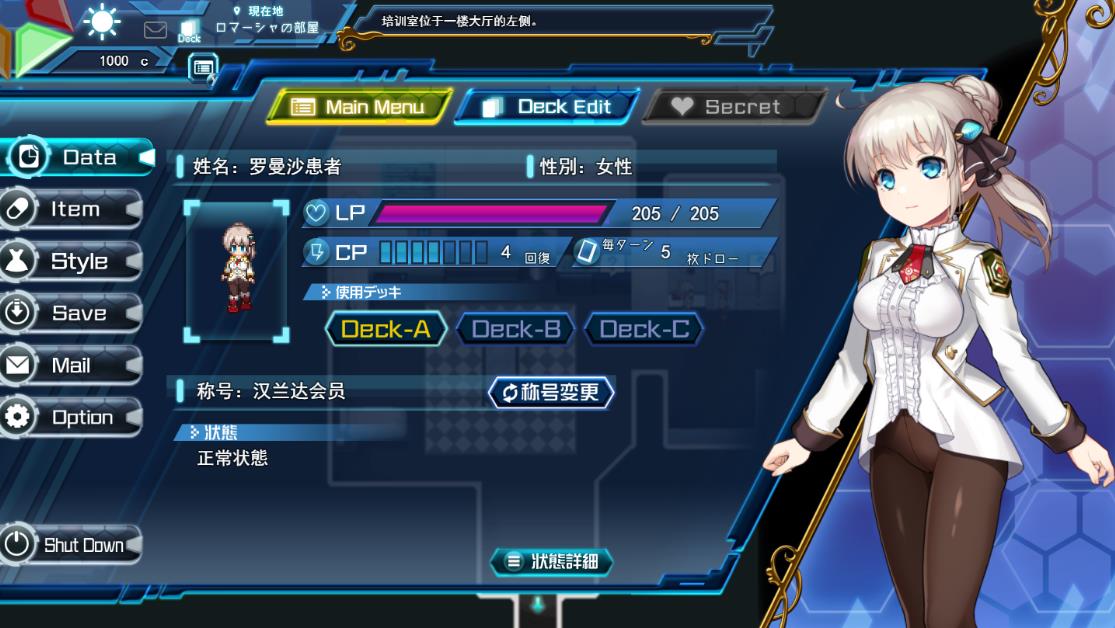Open the Data menu entry
This screenshot has width=1115, height=628.
76,158
